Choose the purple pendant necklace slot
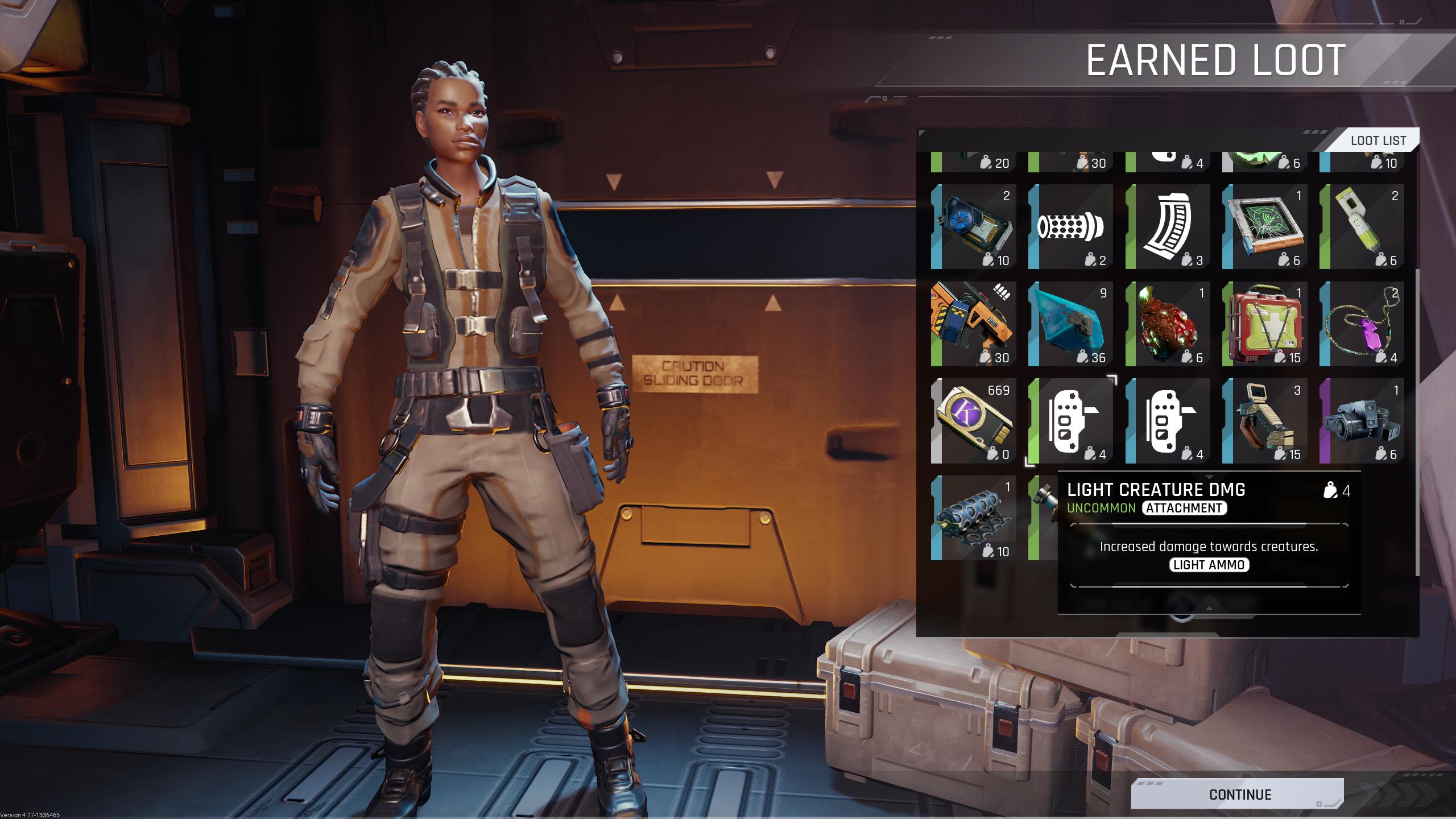1456x819 pixels. [1362, 324]
